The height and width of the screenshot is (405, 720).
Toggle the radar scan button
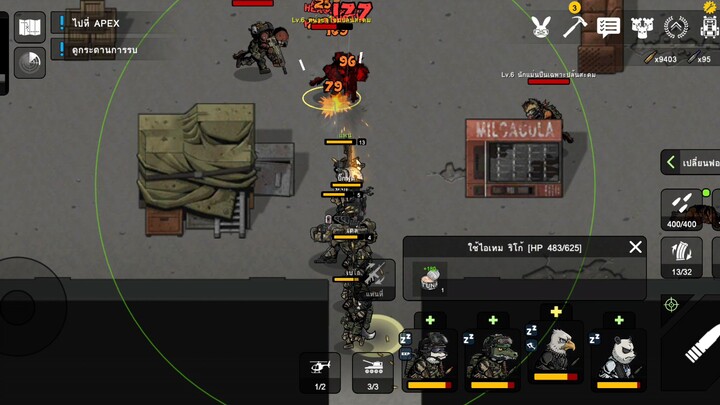click(x=30, y=62)
